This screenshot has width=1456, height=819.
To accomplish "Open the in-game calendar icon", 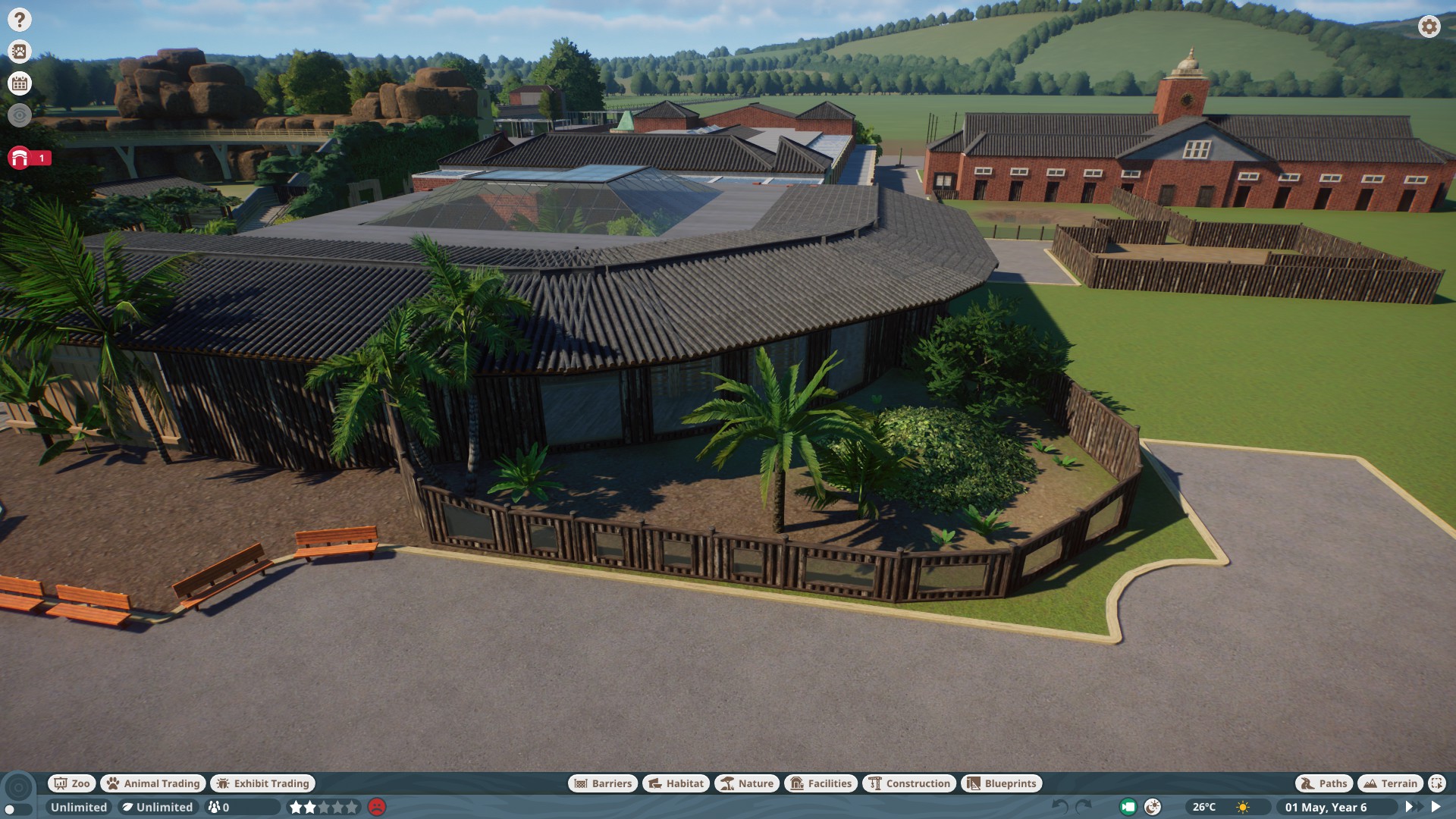I will 18,84.
